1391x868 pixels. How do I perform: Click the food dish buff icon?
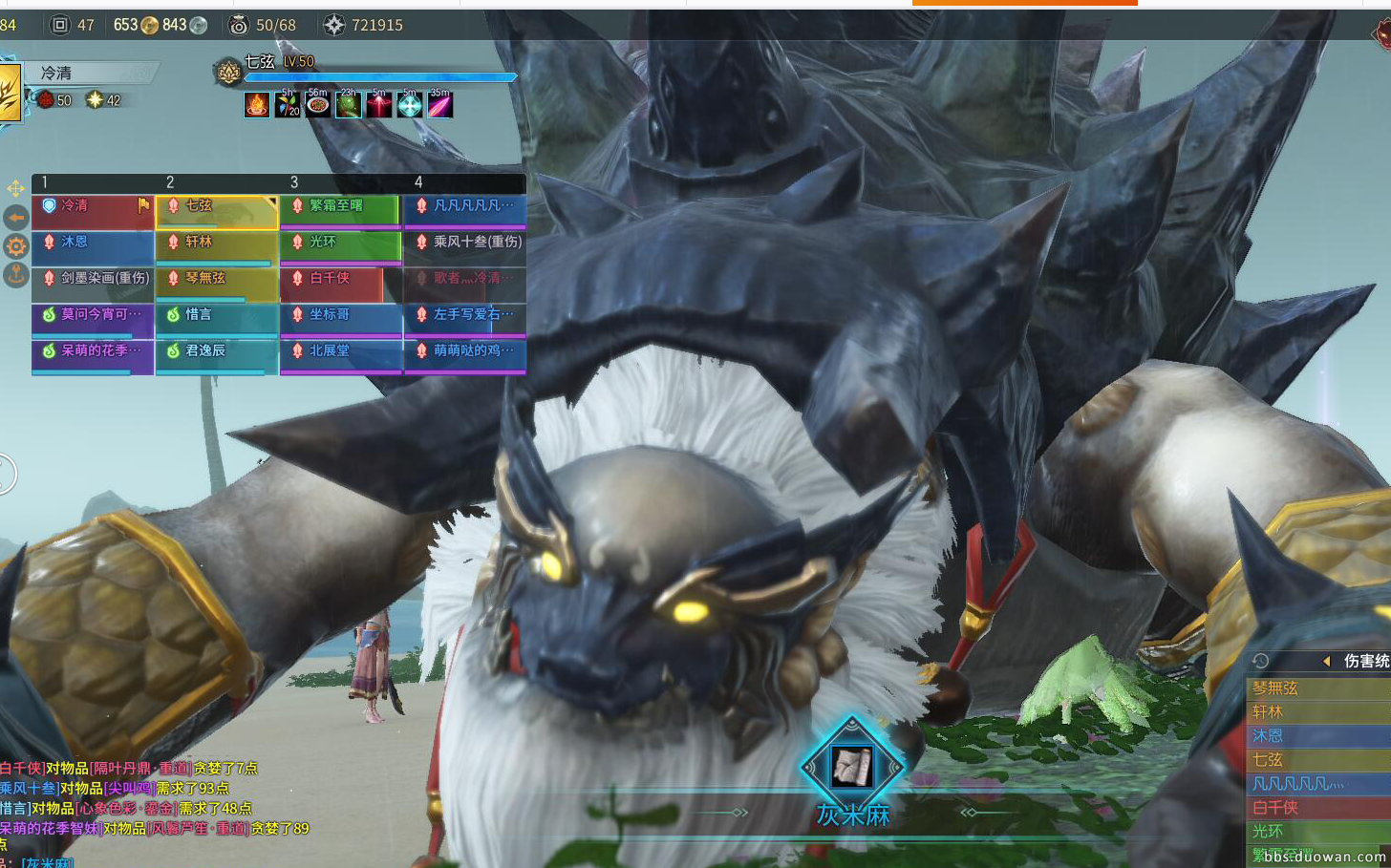[x=318, y=105]
